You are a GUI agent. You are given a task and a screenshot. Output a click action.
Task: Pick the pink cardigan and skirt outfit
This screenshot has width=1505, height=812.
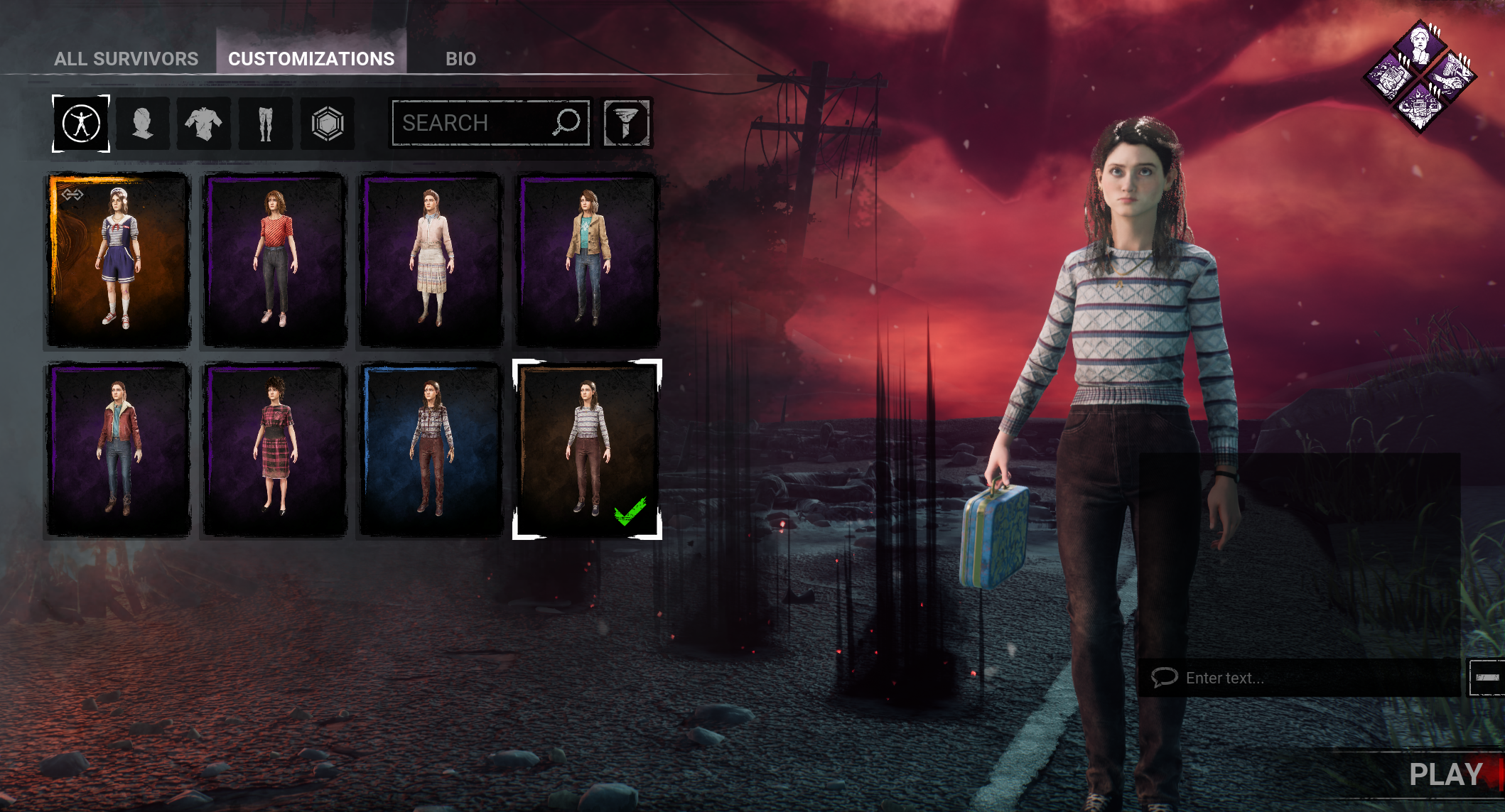pos(431,260)
